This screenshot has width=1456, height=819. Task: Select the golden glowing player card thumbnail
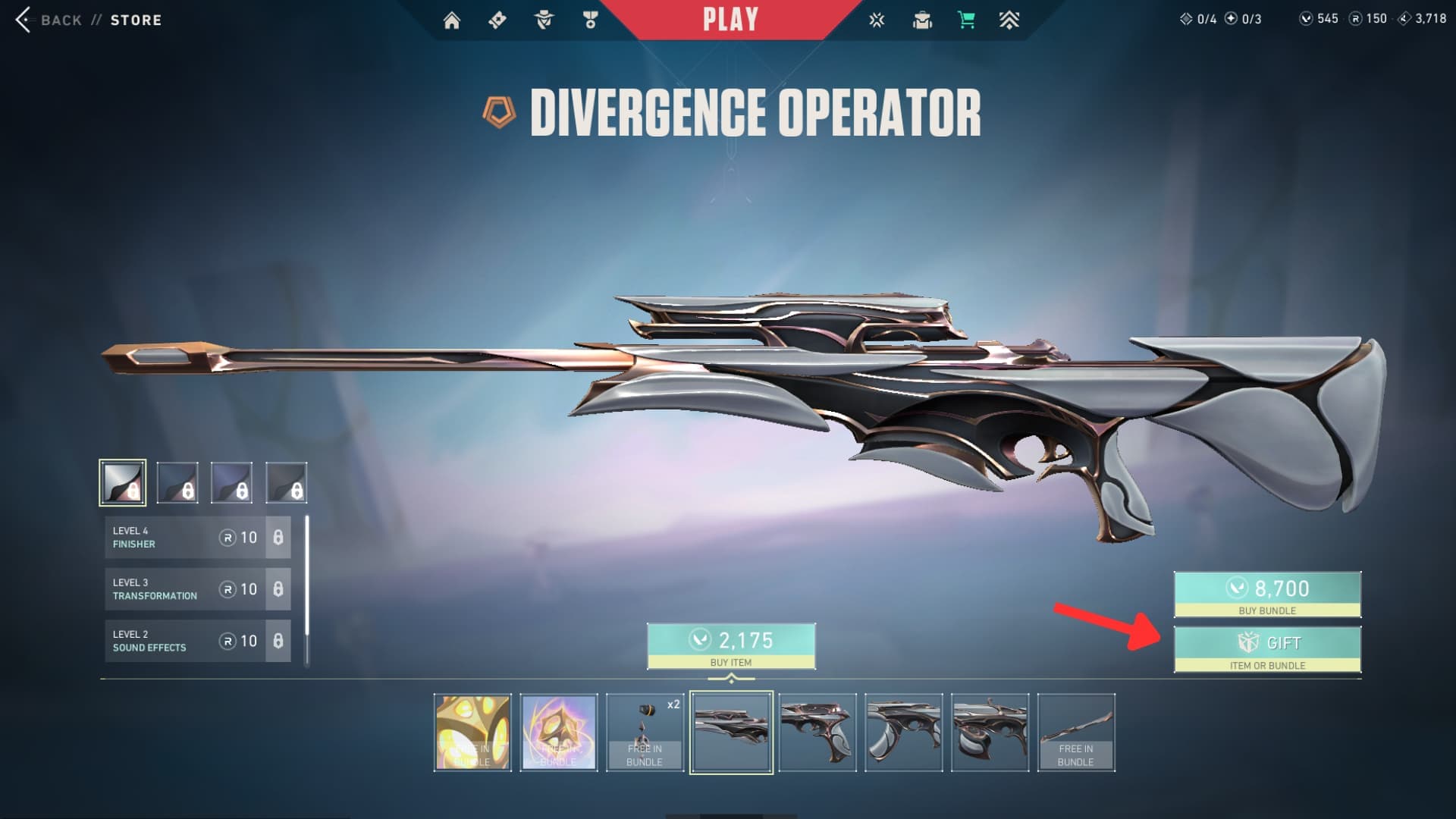pos(472,733)
